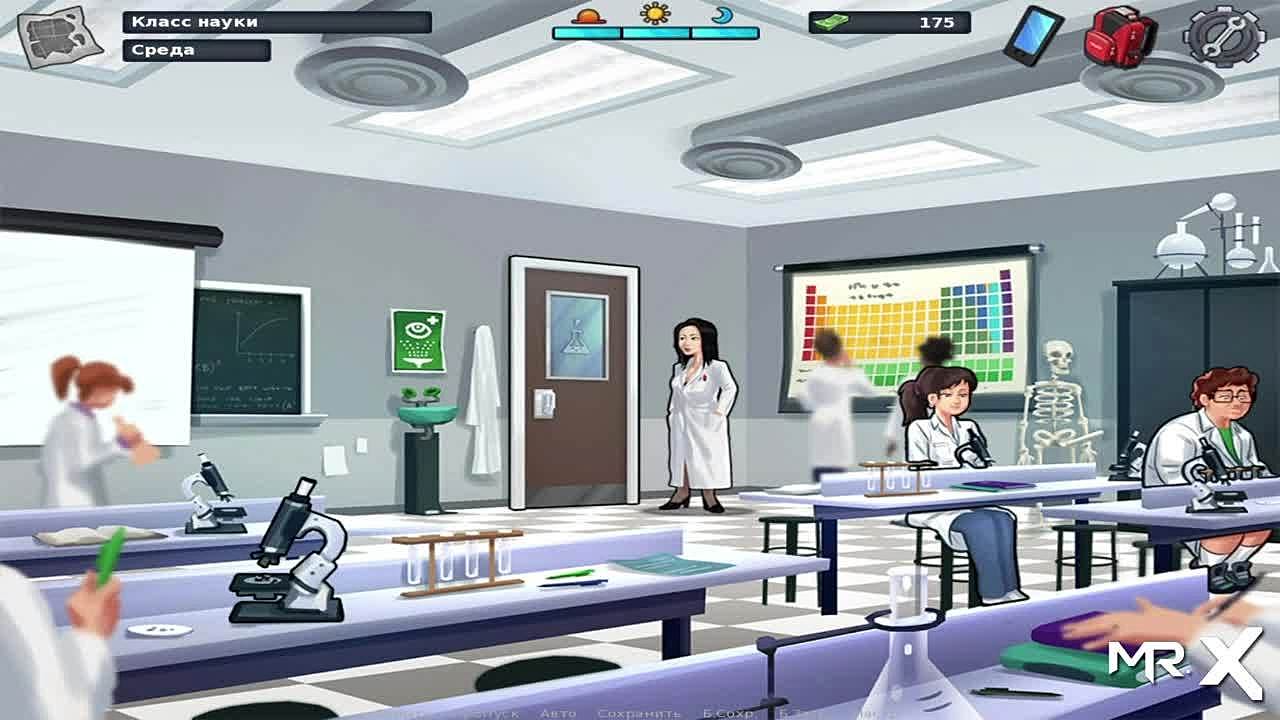This screenshot has width=1280, height=720.
Task: Open the town map icon
Action: pyautogui.click(x=61, y=38)
